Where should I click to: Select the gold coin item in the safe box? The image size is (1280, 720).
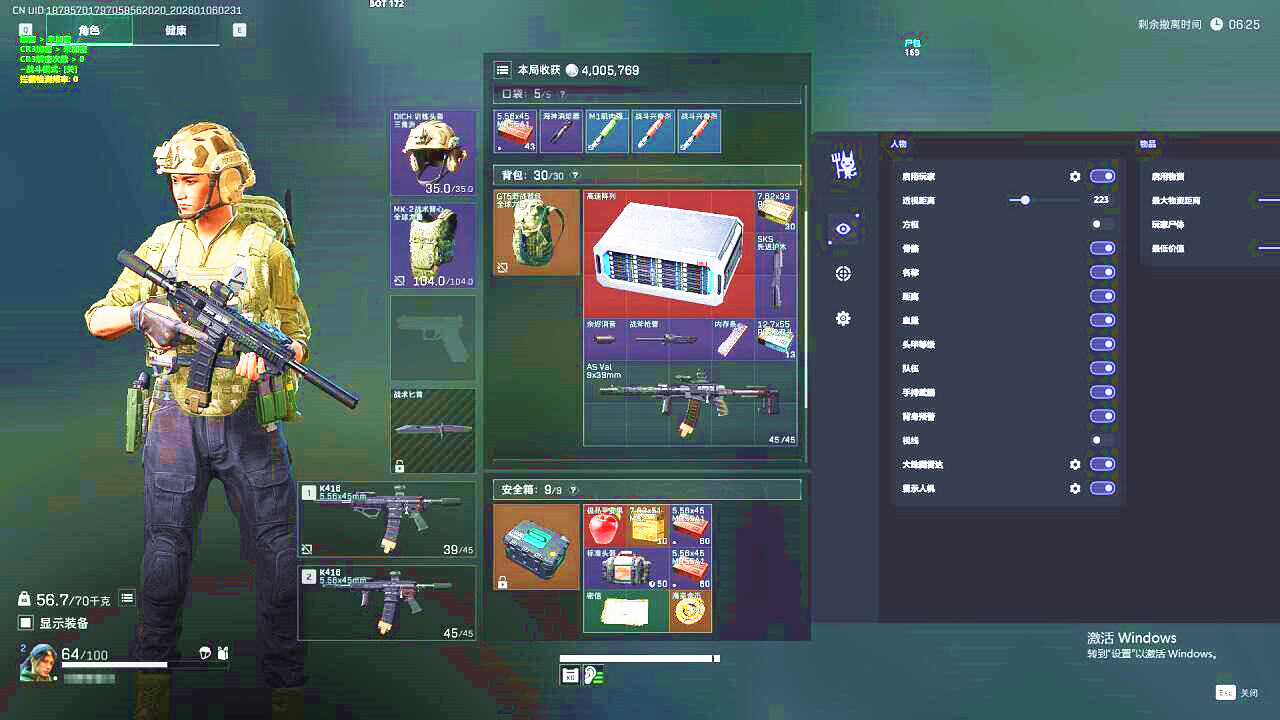click(x=691, y=611)
